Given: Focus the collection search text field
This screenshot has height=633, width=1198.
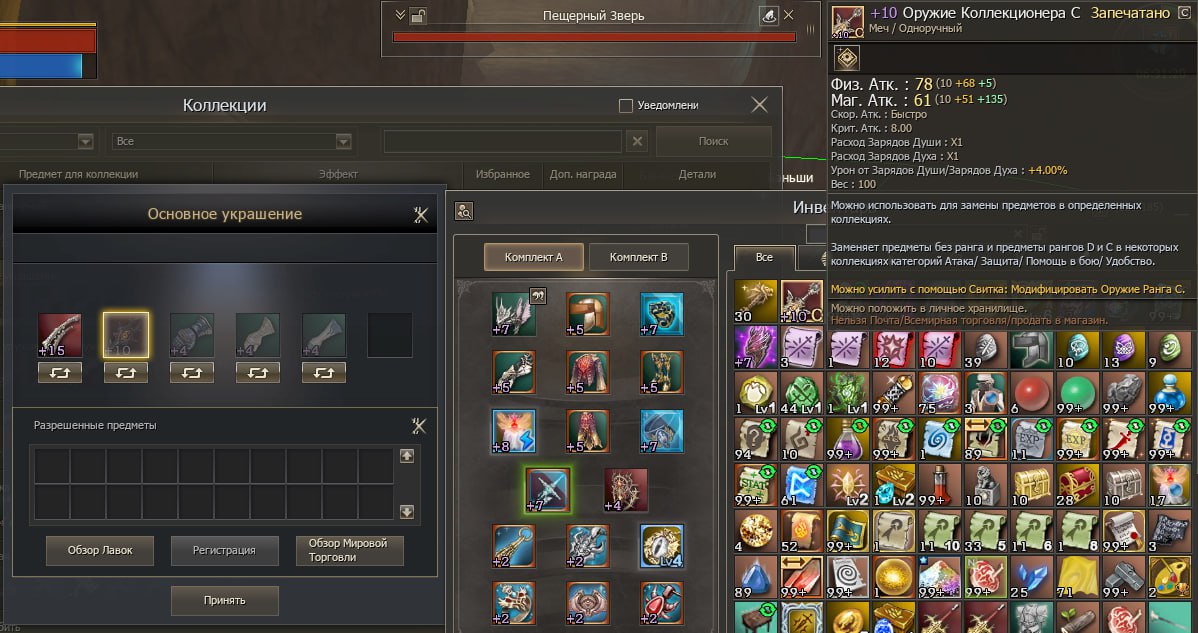Looking at the screenshot, I should tap(503, 142).
